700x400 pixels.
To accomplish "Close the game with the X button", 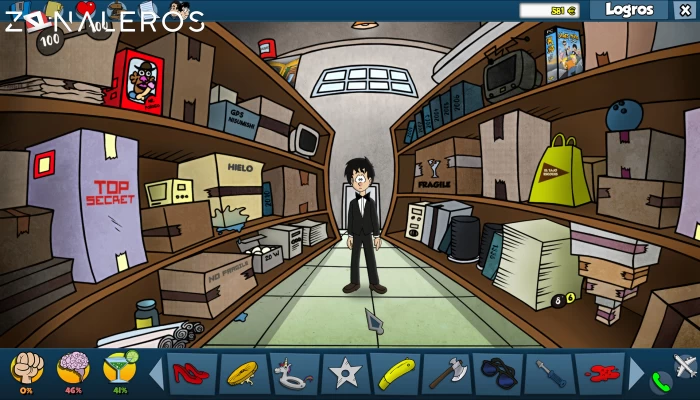I will click(x=684, y=10).
